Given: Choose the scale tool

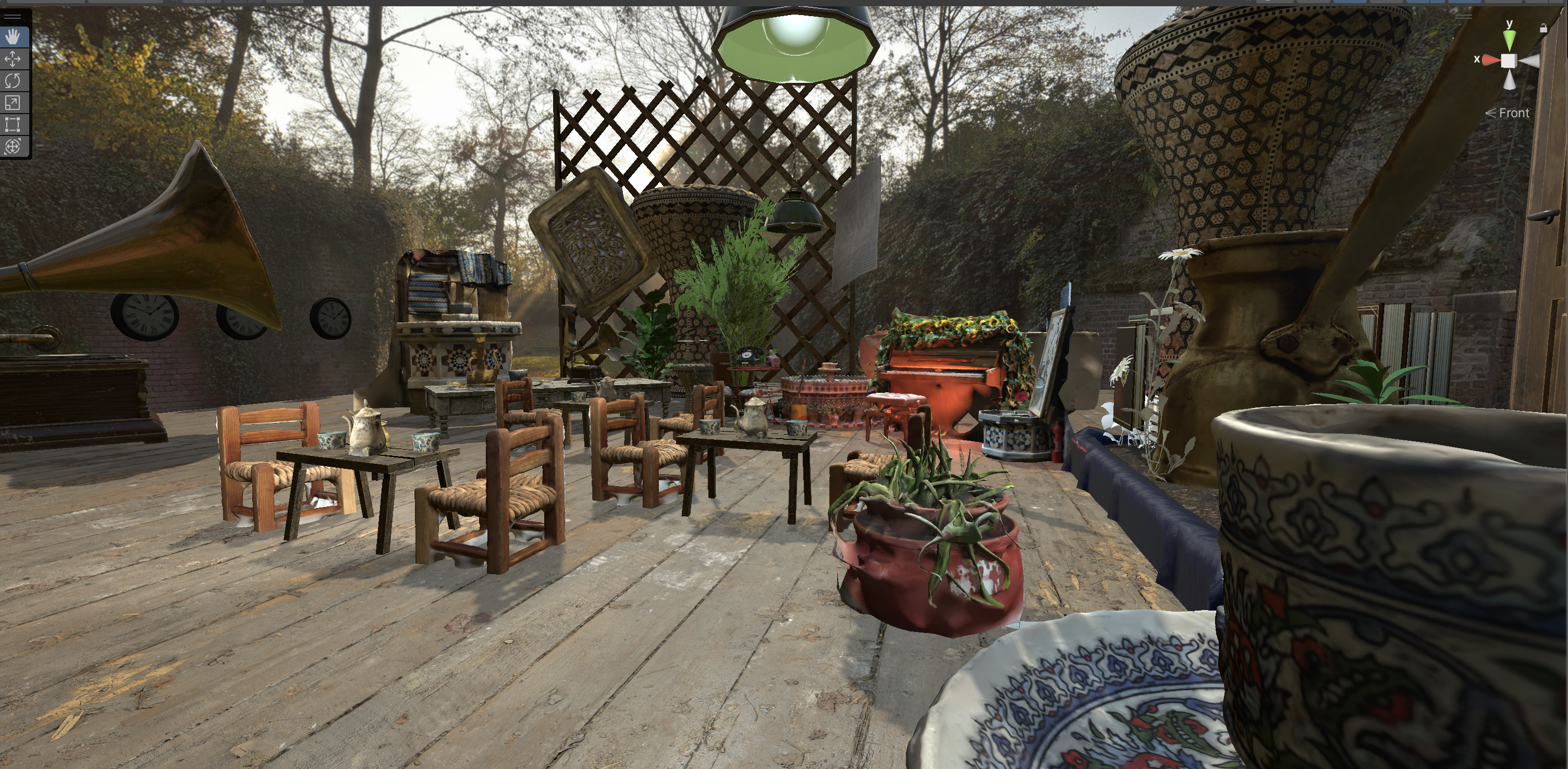Looking at the screenshot, I should pyautogui.click(x=13, y=103).
